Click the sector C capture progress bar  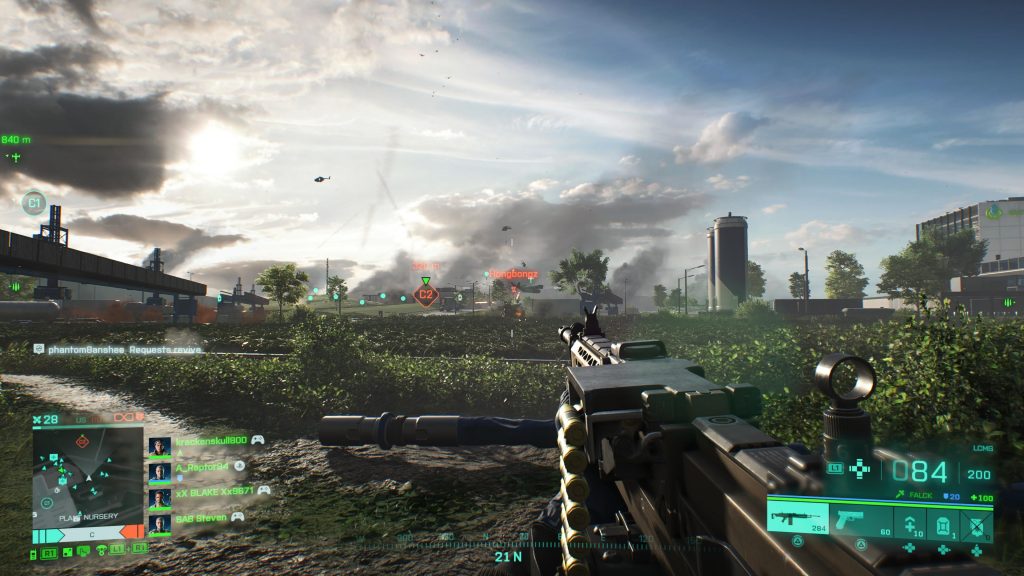click(x=91, y=536)
